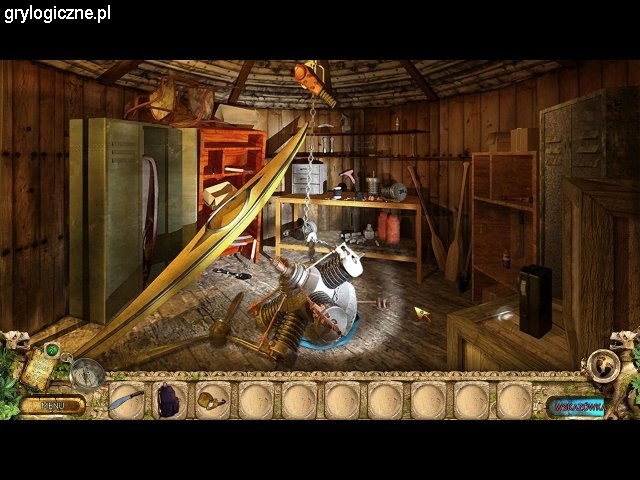Image resolution: width=640 pixels, height=480 pixels.
Task: Activate the round amulet beside the stone dragon
Action: click(604, 366)
